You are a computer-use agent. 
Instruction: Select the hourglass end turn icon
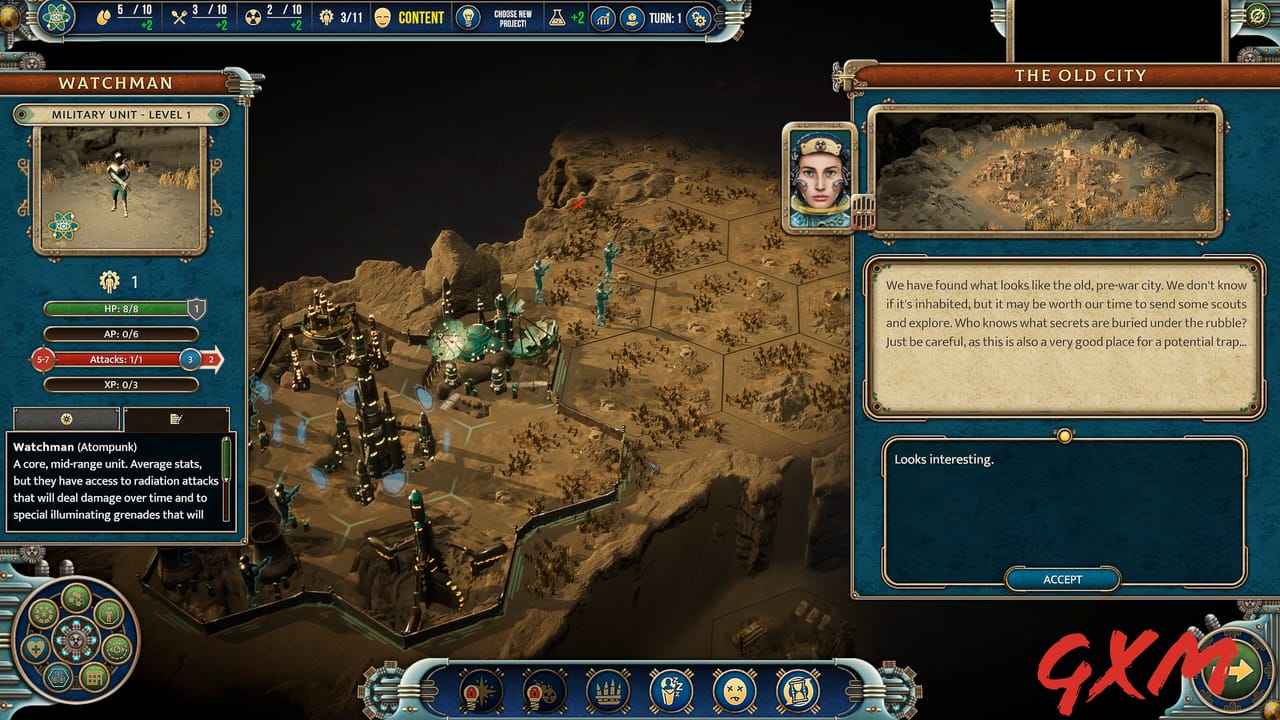click(797, 690)
